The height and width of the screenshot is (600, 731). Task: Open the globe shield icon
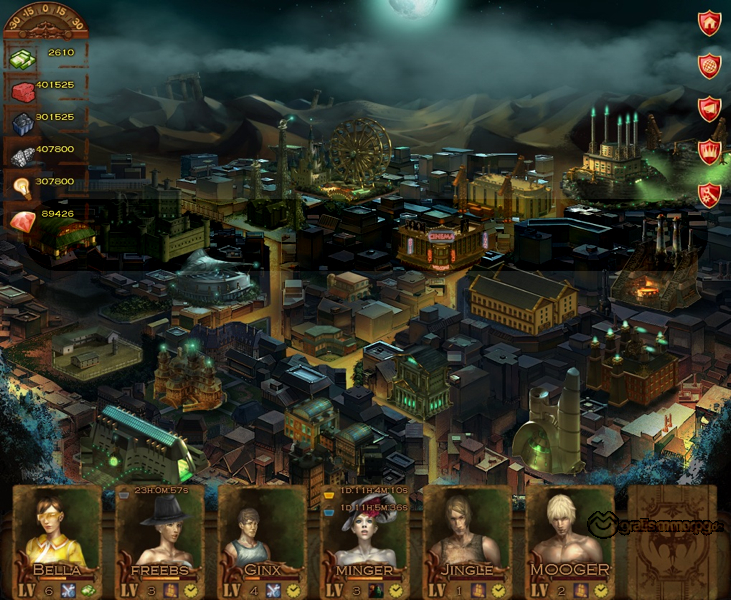pos(709,66)
